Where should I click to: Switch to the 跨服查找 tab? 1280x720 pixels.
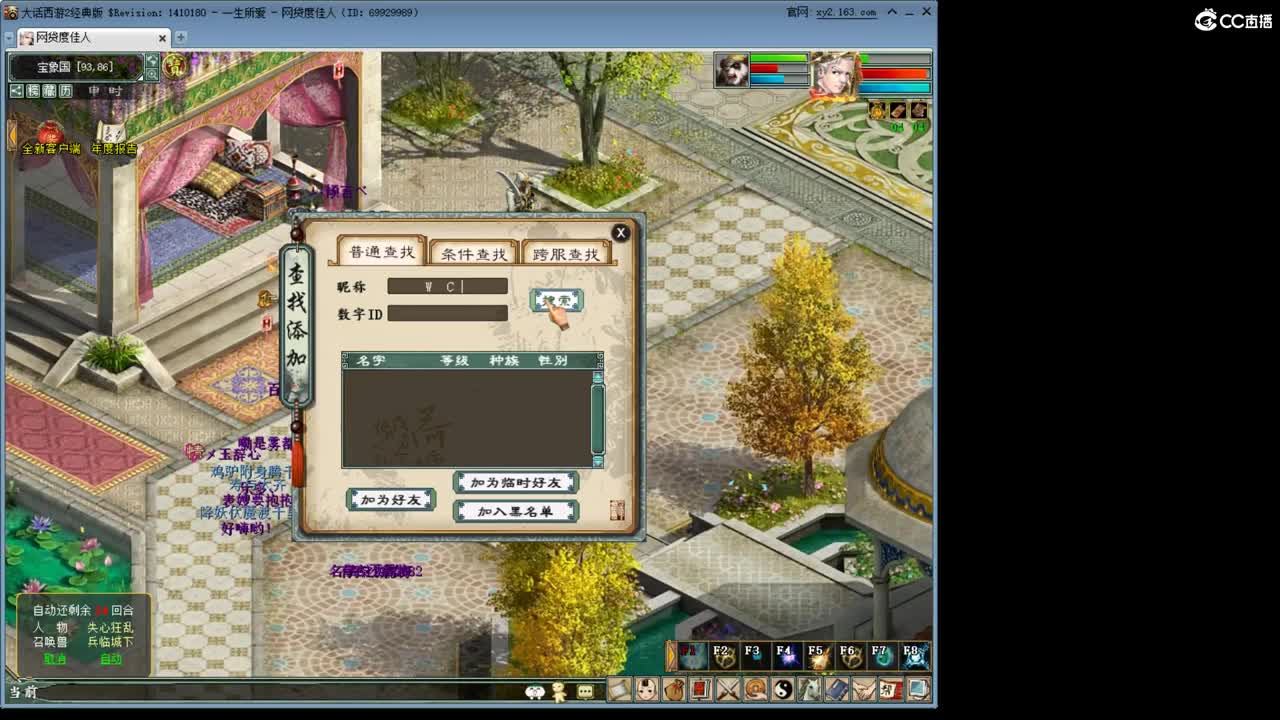pos(566,252)
